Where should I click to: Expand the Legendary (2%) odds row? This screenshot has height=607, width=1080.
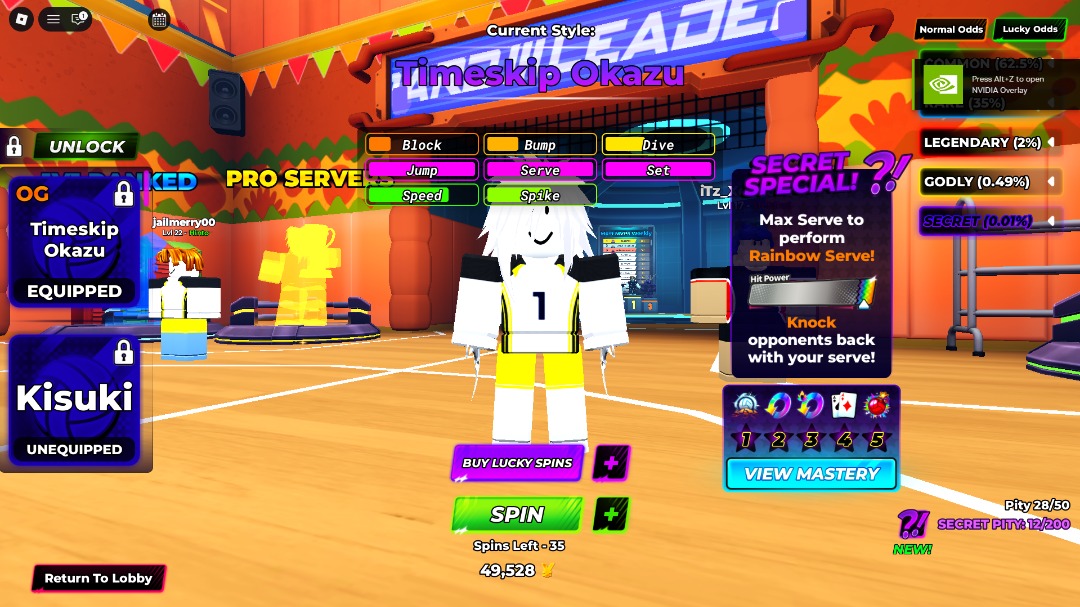tap(987, 143)
